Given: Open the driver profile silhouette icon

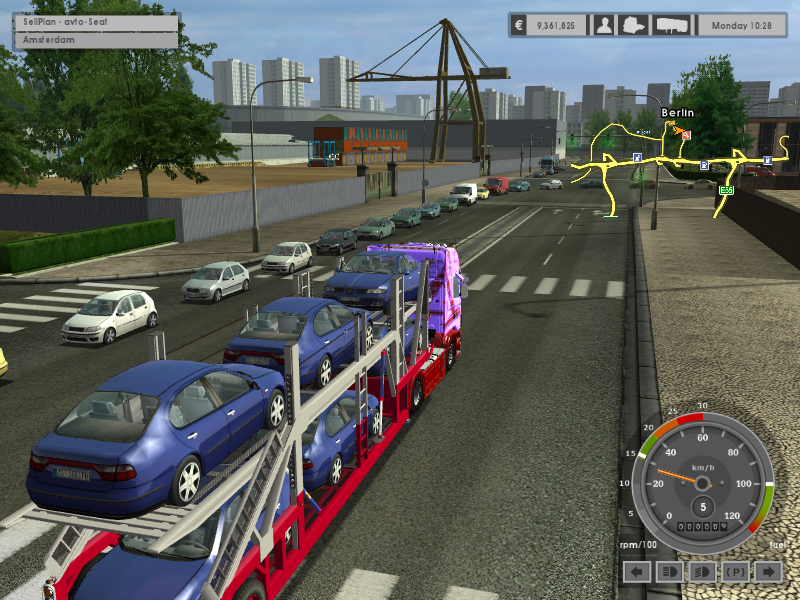Looking at the screenshot, I should pos(604,25).
